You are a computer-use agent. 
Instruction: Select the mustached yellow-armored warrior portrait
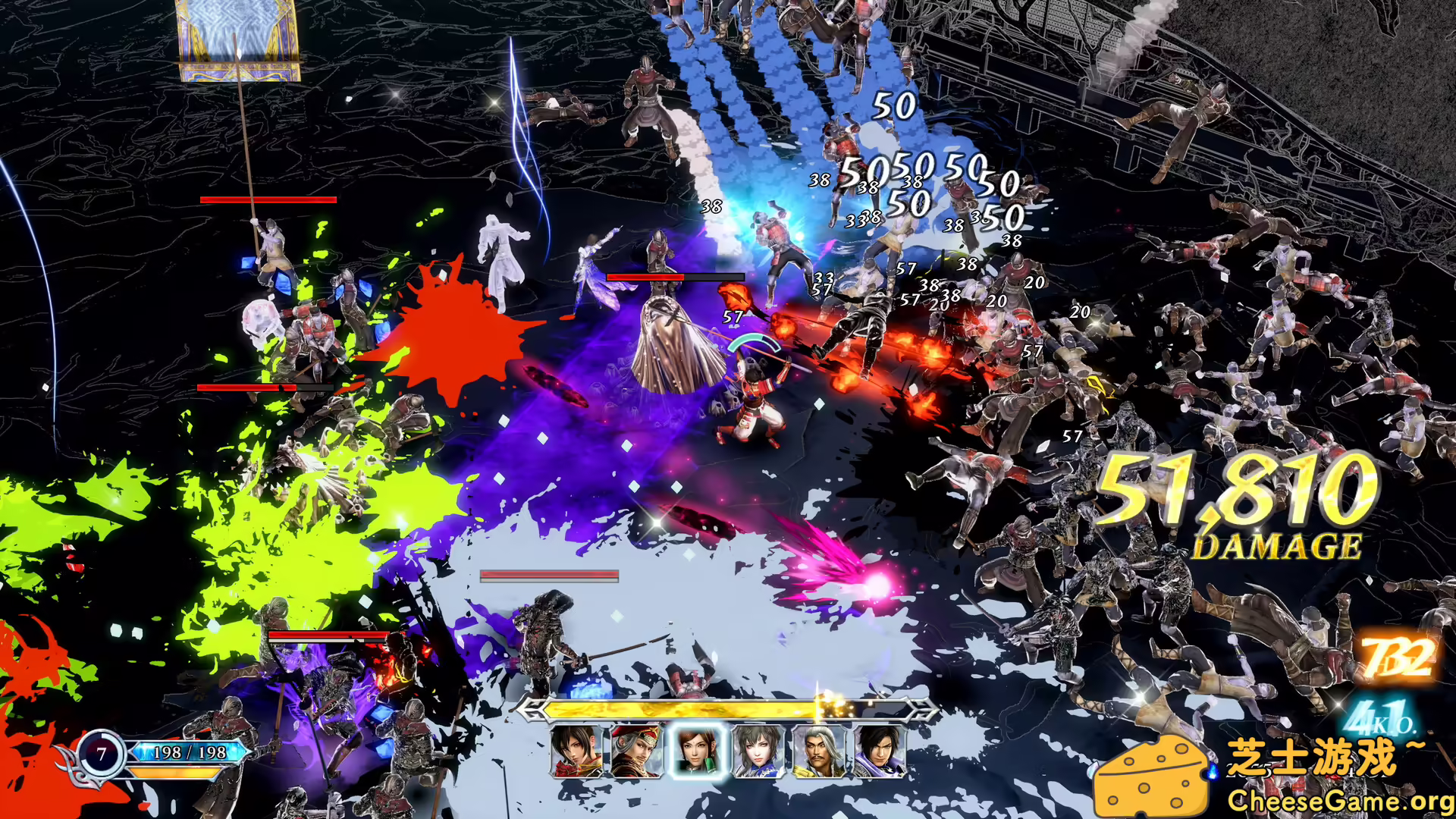point(820,751)
